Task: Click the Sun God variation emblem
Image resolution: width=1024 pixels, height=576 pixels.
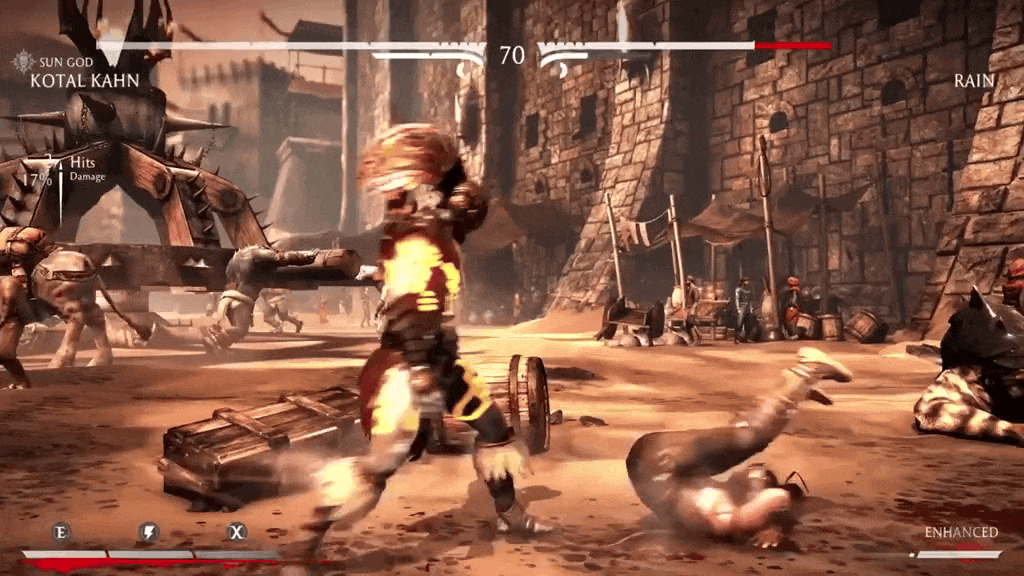Action: (x=23, y=62)
